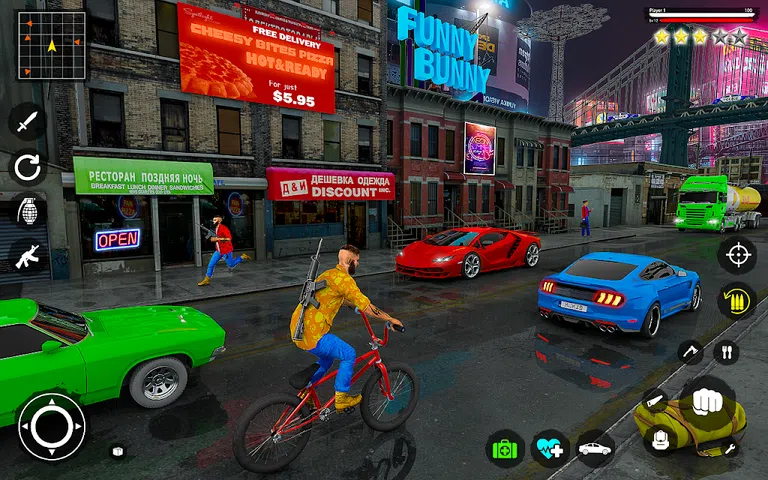This screenshot has height=480, width=768.
Task: Equip the grenade
Action: tap(27, 211)
